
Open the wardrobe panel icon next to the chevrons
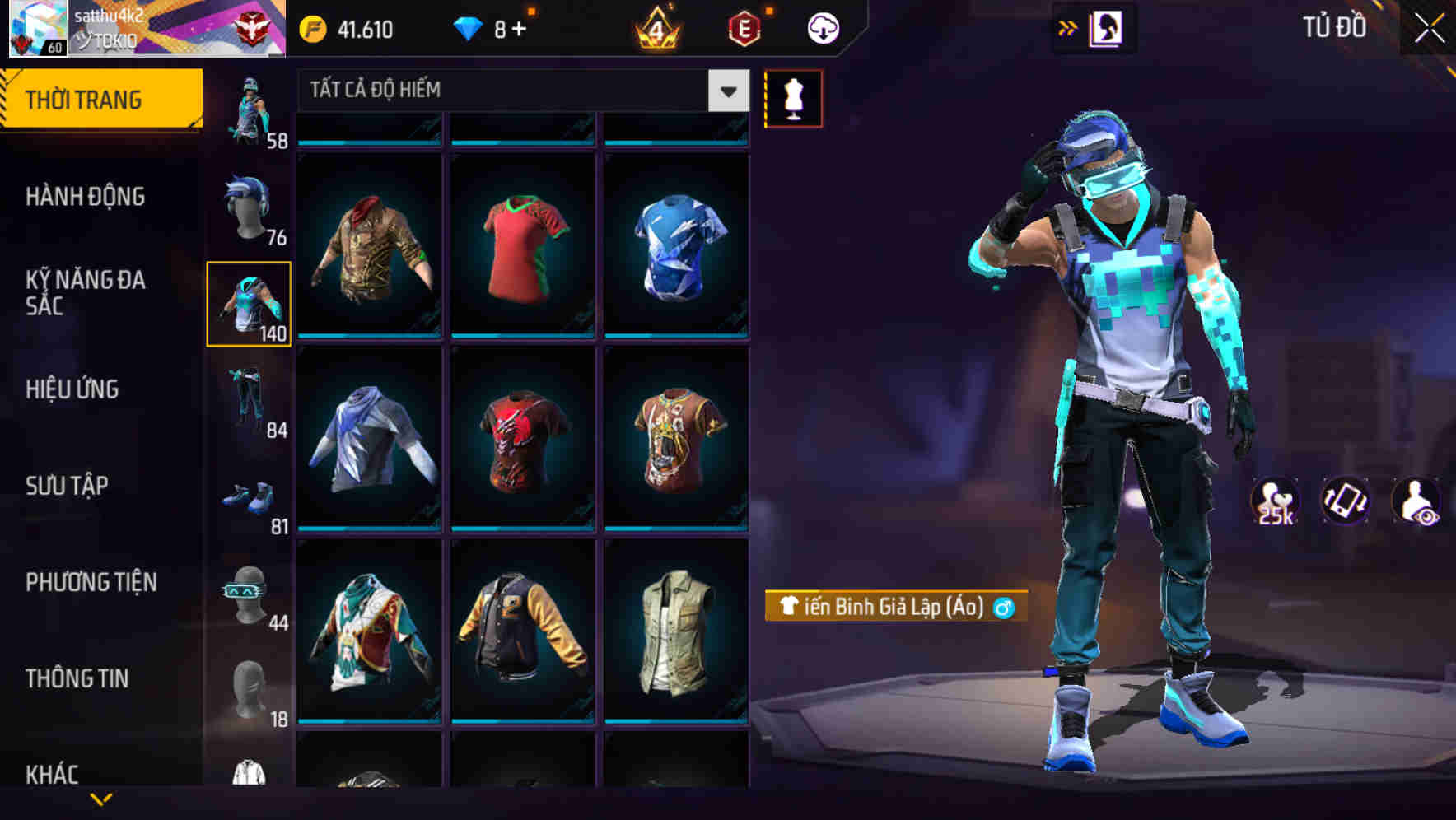tap(1104, 26)
